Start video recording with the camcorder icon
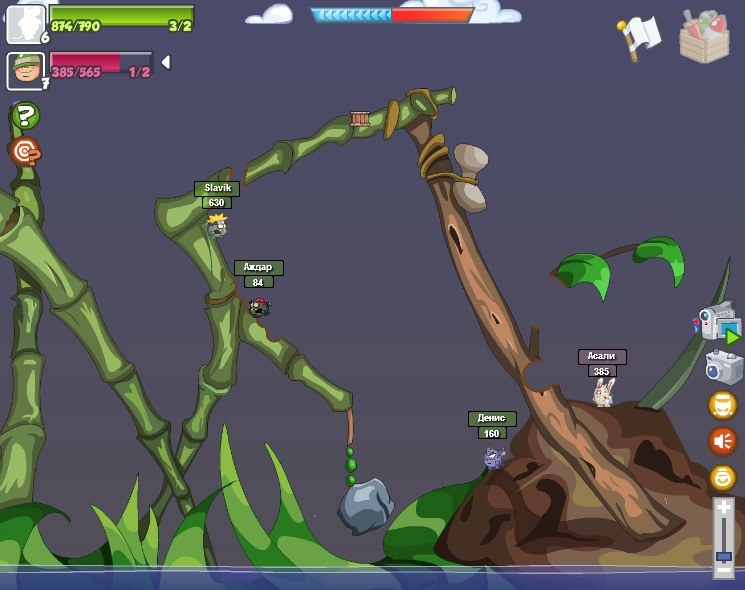This screenshot has height=590, width=745. click(718, 323)
